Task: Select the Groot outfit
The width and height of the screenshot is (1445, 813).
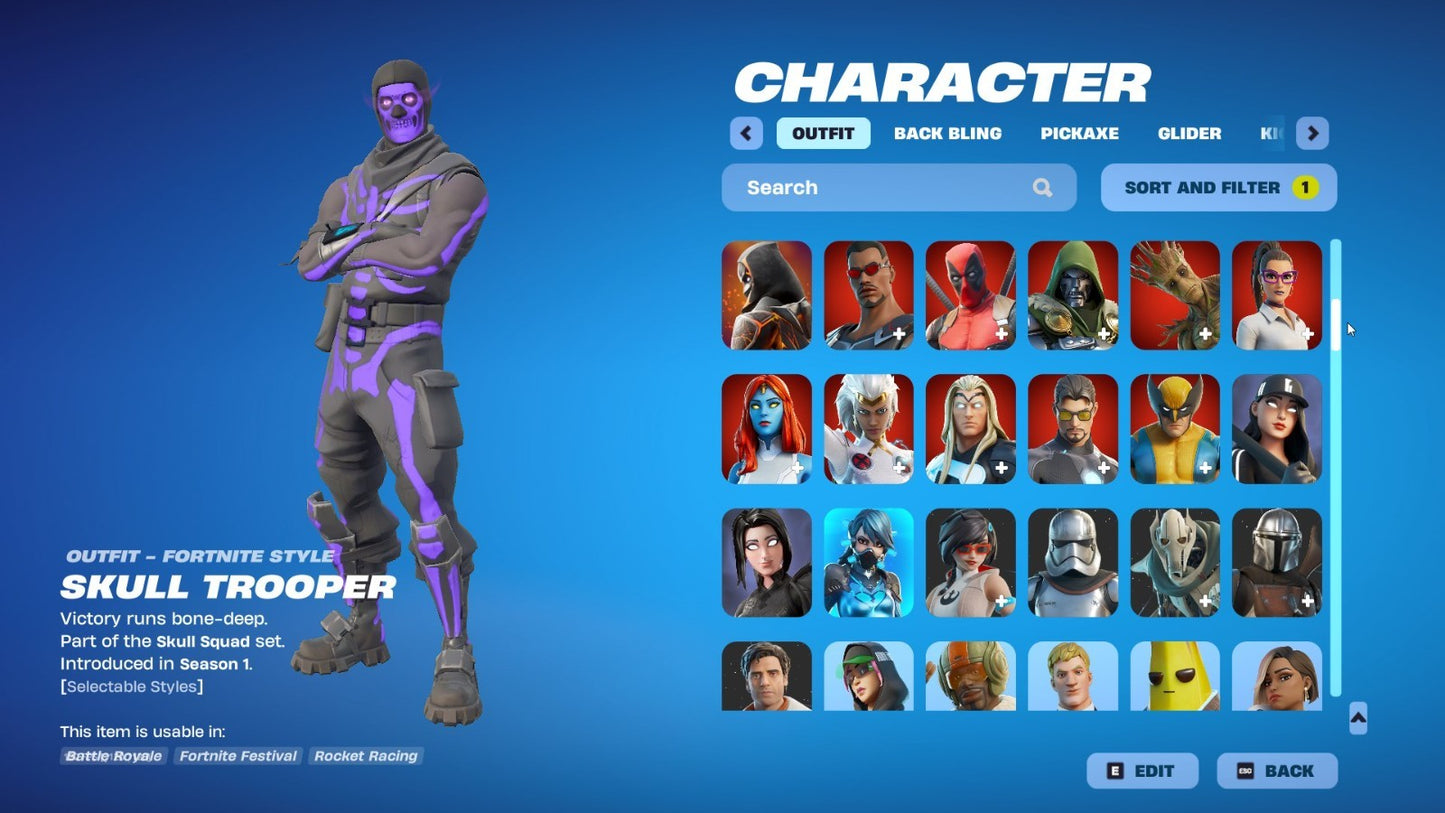Action: pos(1174,295)
